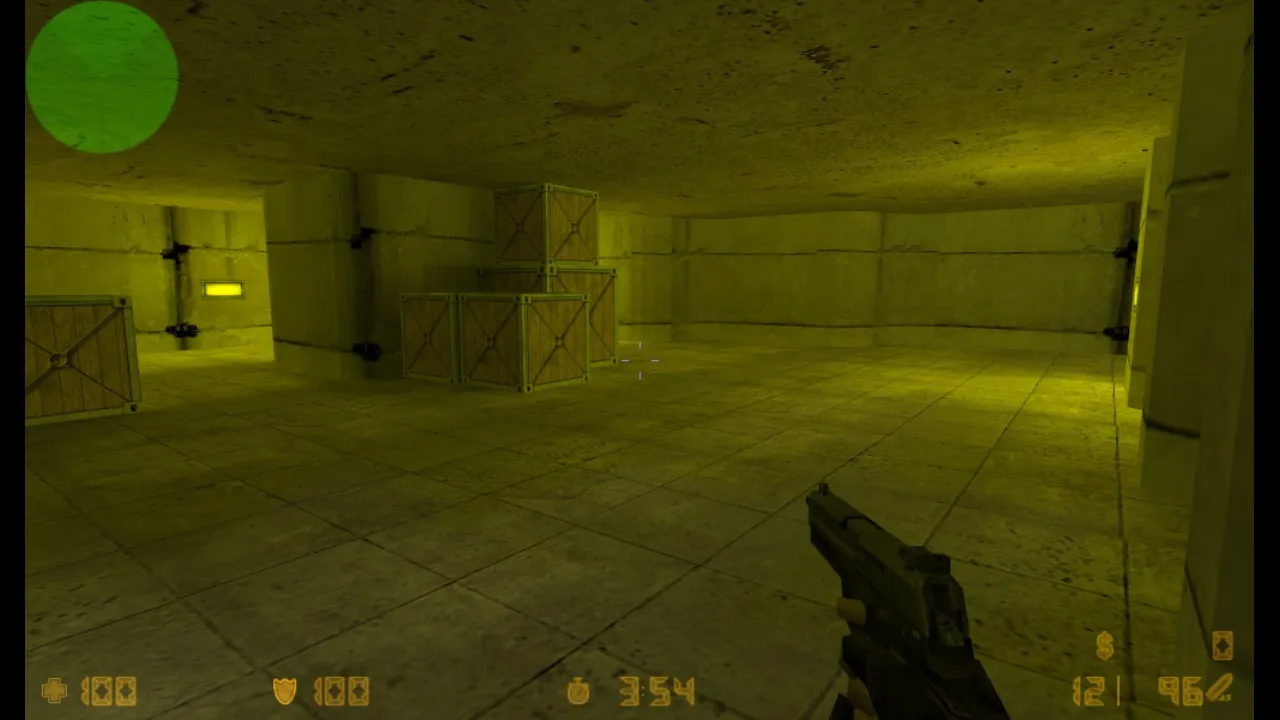Open the wide crate stack in room center
The height and width of the screenshot is (720, 1280).
coord(500,340)
